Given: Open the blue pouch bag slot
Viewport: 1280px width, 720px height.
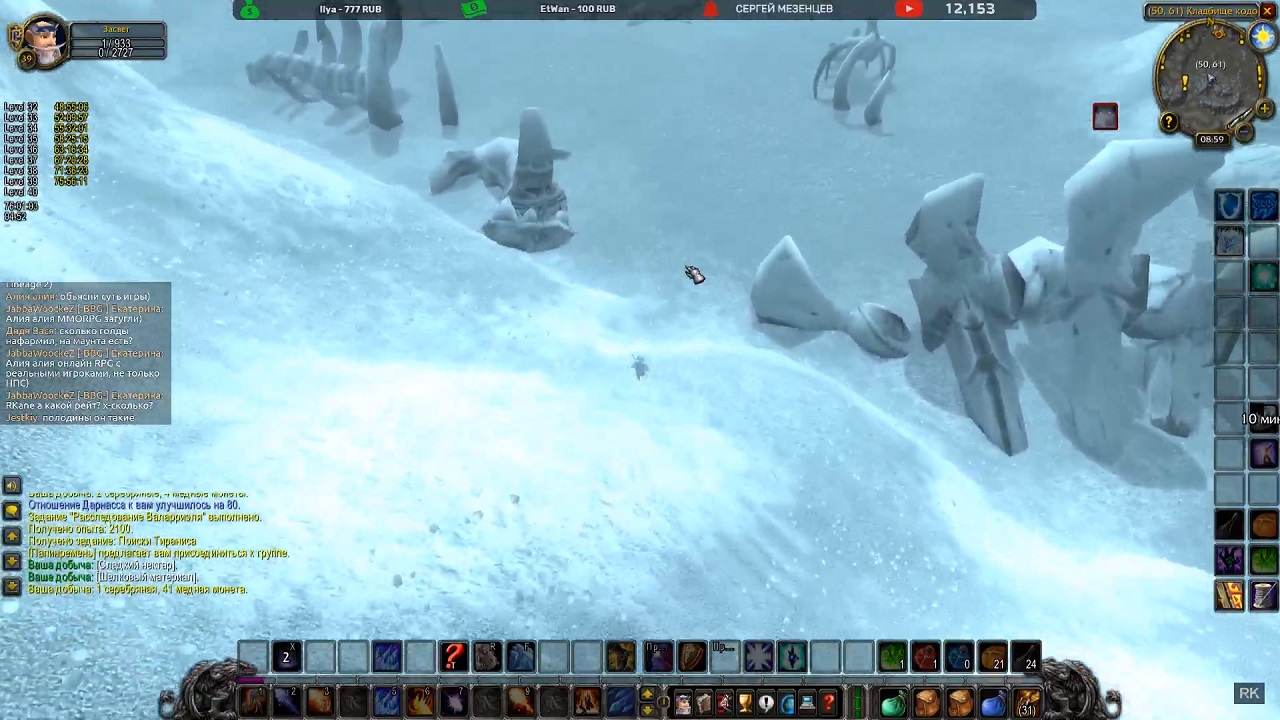Looking at the screenshot, I should 993,704.
